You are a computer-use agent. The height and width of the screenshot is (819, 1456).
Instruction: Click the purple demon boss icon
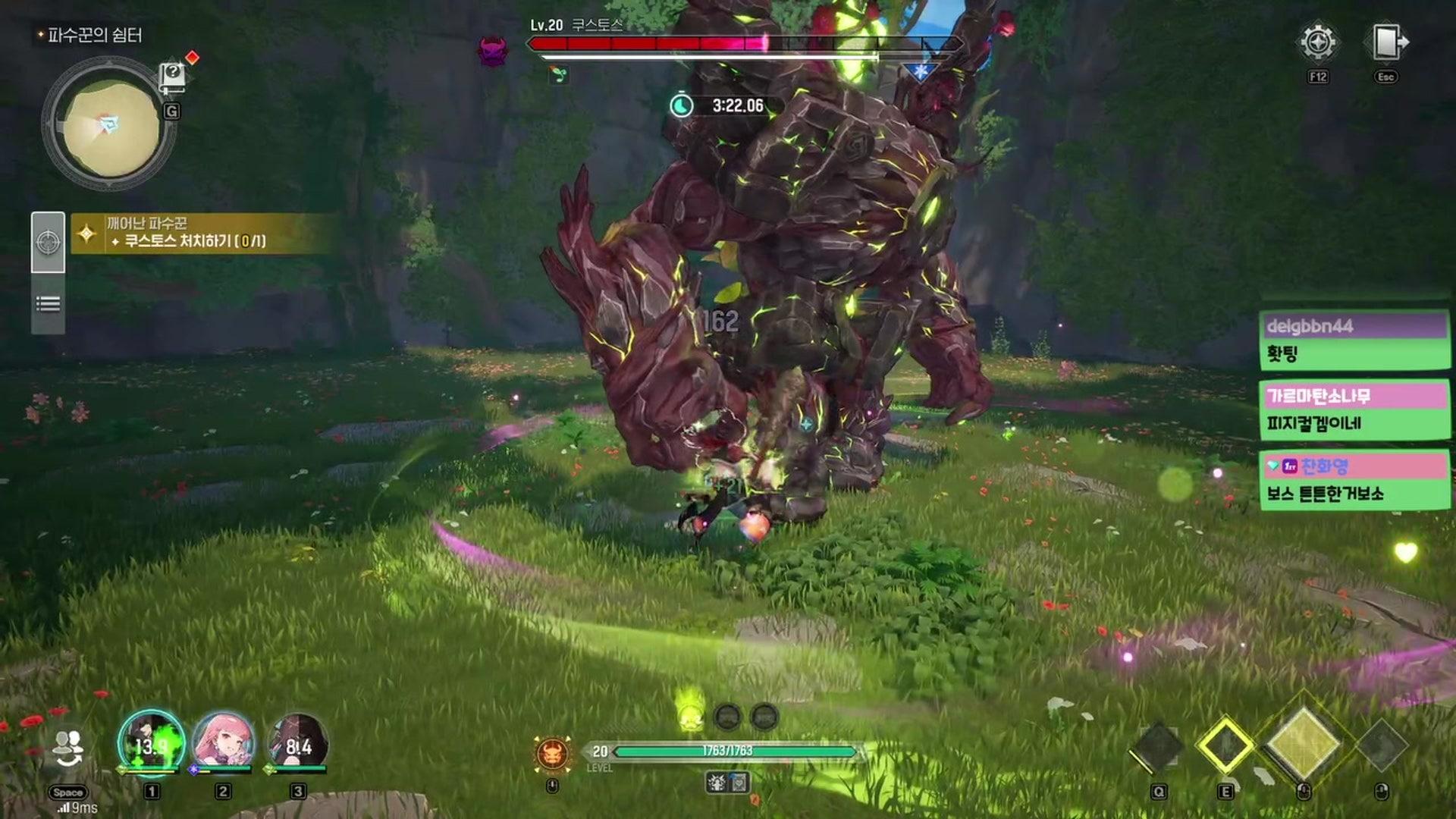(x=492, y=50)
